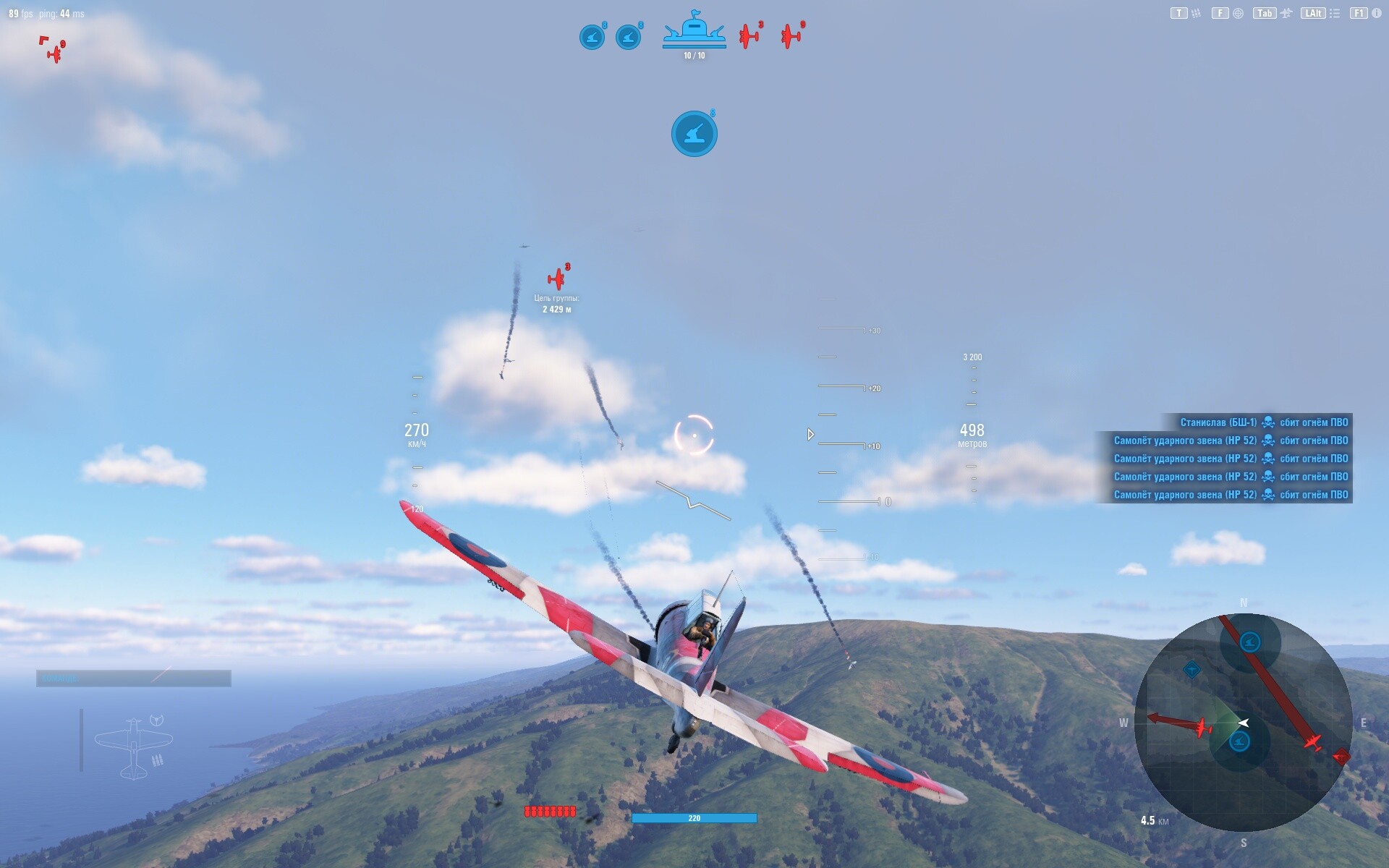Click the list icon next to LAlt hint
Image resolution: width=1389 pixels, height=868 pixels.
[x=1335, y=12]
